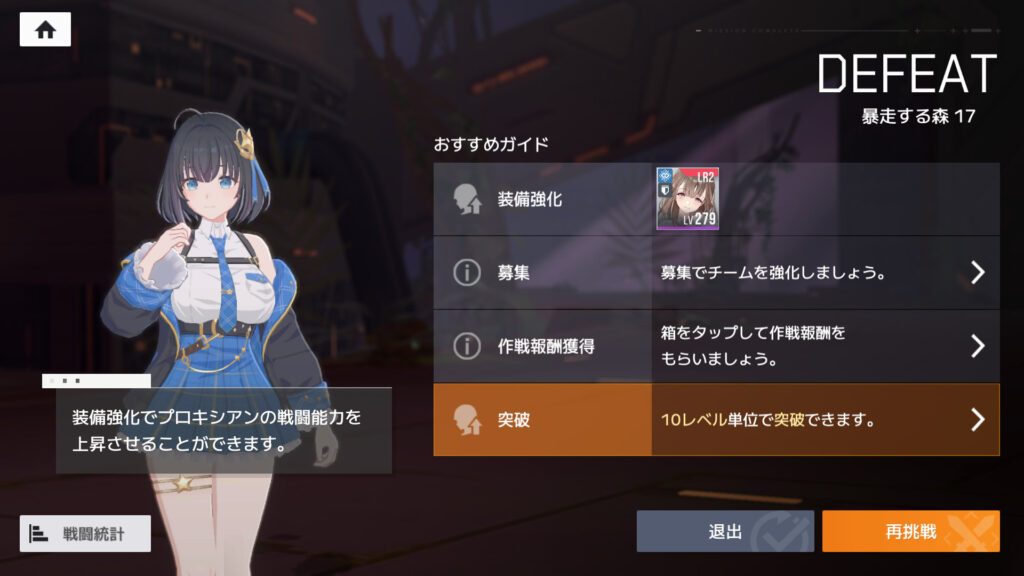Open the 募集 recruitment guide
This screenshot has width=1024, height=576.
tap(716, 272)
